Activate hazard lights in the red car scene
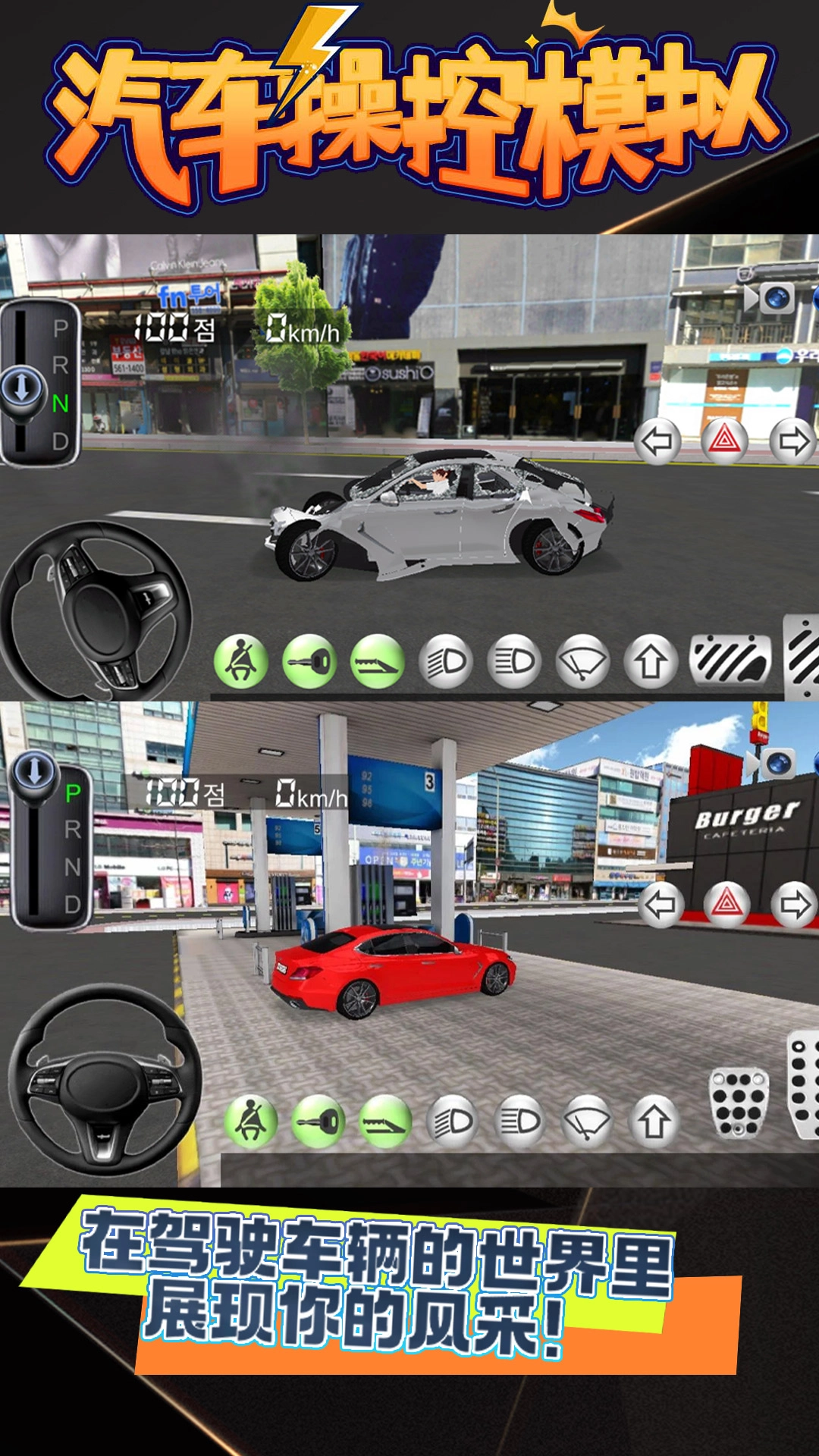 [x=726, y=904]
